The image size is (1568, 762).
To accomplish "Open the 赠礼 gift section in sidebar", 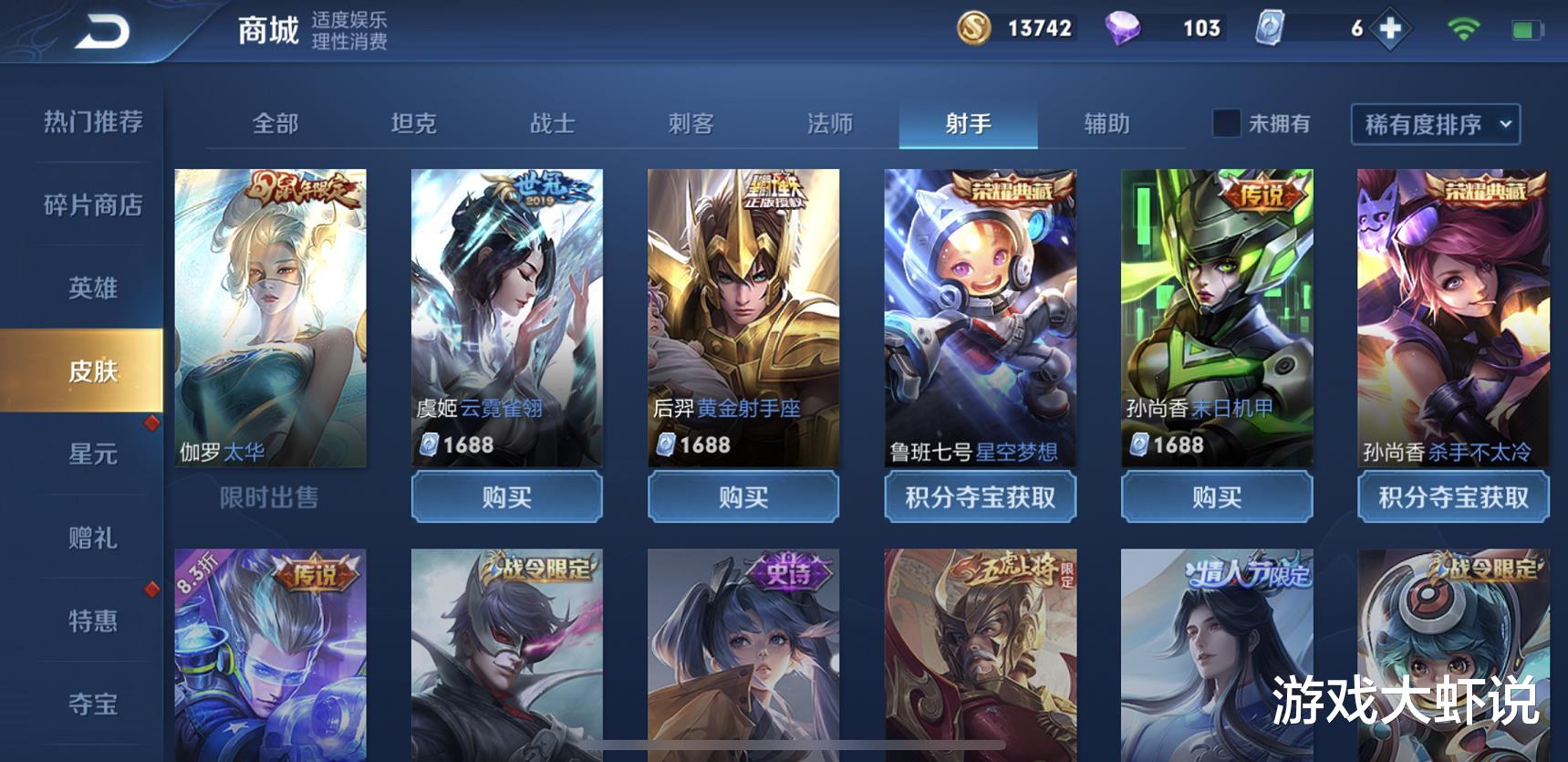I will pyautogui.click(x=91, y=538).
